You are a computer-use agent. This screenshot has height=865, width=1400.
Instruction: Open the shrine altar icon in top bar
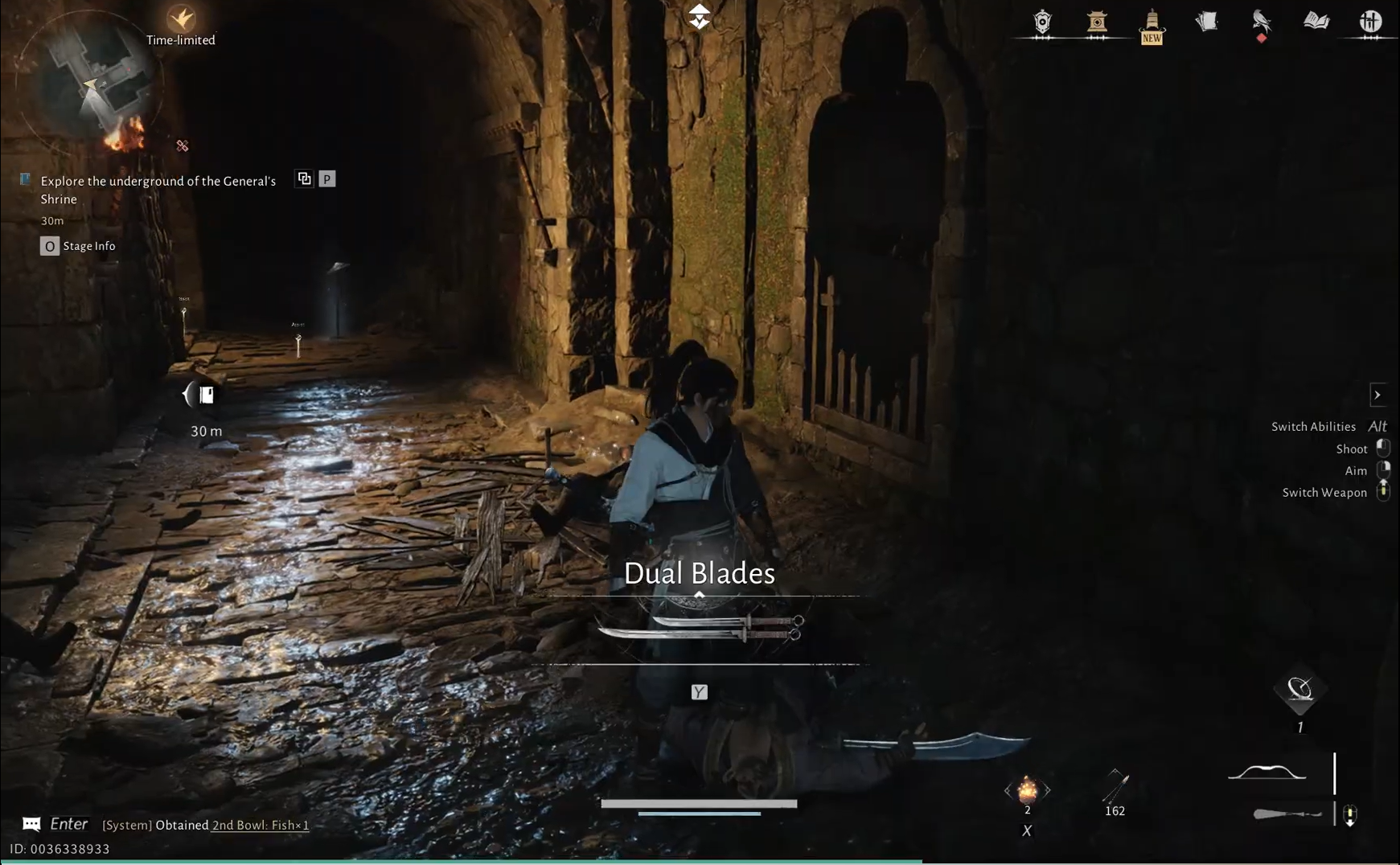click(x=1097, y=22)
